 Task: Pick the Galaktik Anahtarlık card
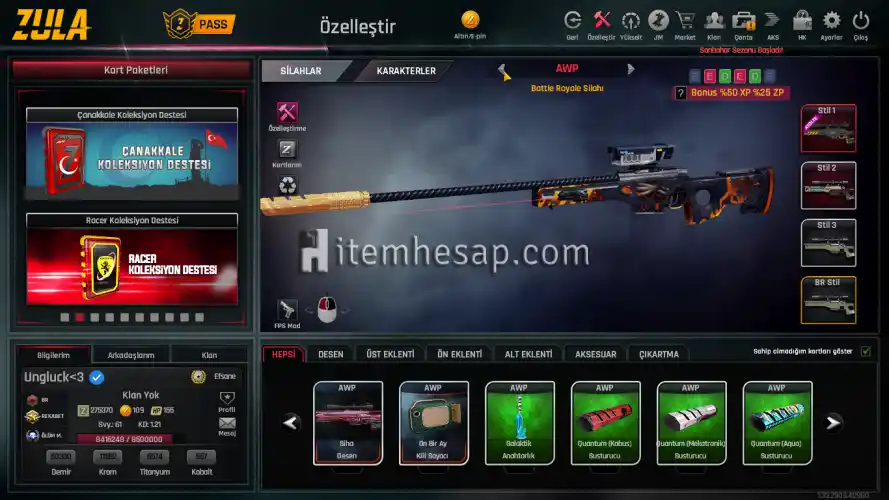(519, 422)
